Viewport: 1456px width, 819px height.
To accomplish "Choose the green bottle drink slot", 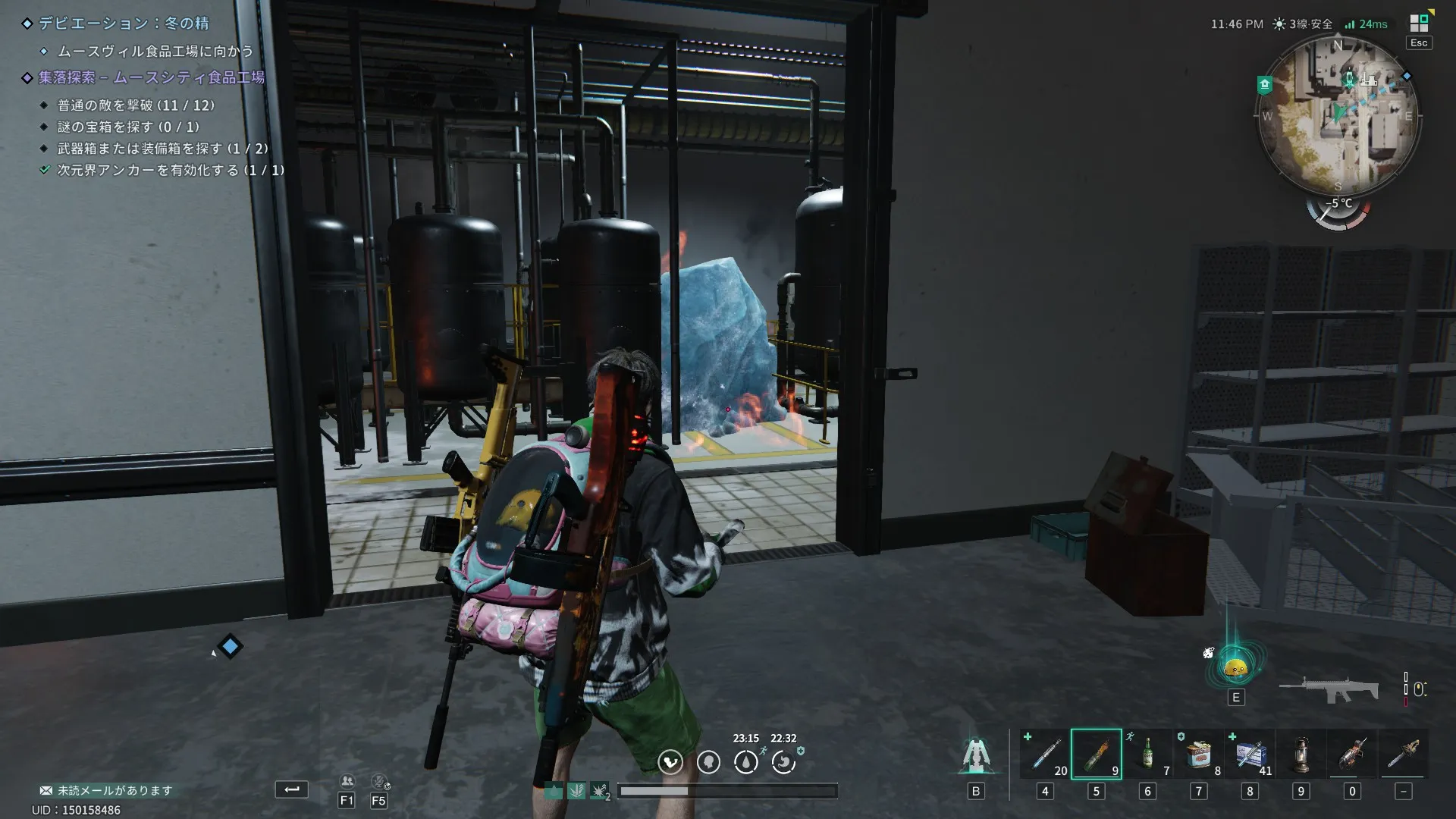I will click(x=1147, y=754).
